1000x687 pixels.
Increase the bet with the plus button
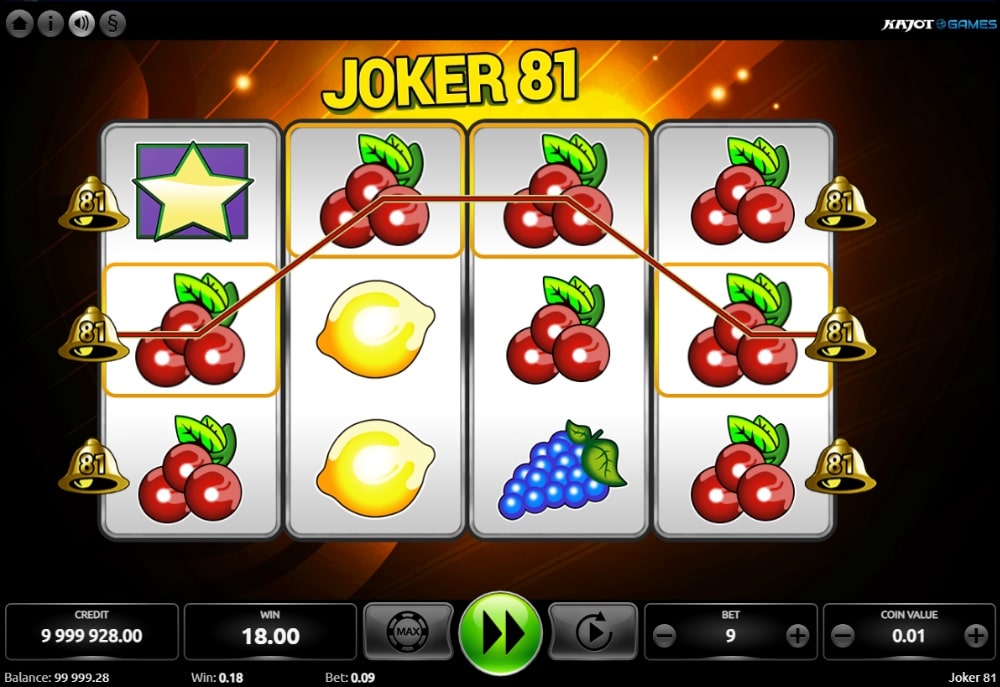(x=797, y=635)
